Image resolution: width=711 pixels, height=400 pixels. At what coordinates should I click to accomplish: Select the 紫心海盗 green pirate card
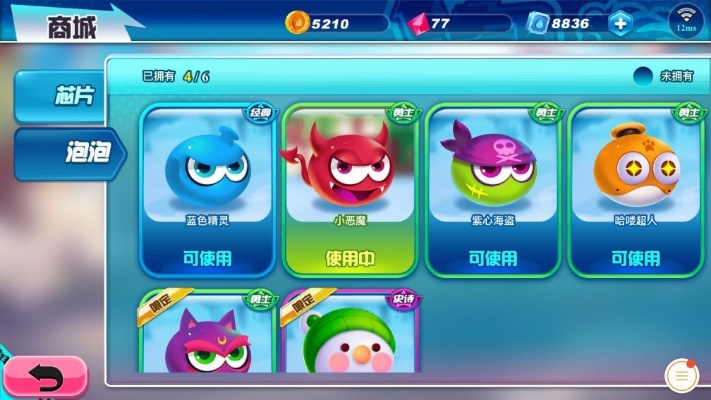point(494,189)
